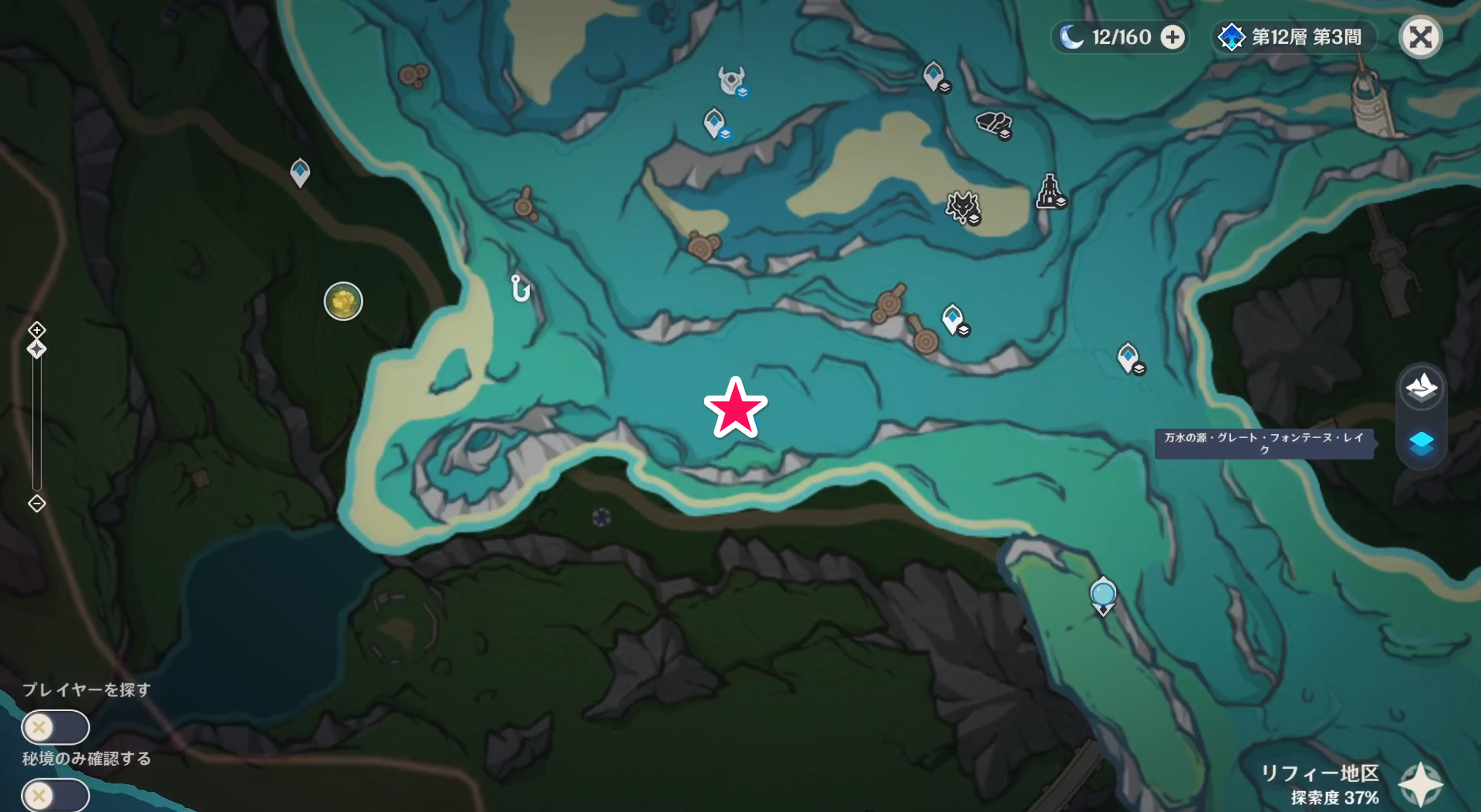This screenshot has height=812, width=1481.
Task: Click the teleport waypoint icon near the top
Action: click(715, 121)
